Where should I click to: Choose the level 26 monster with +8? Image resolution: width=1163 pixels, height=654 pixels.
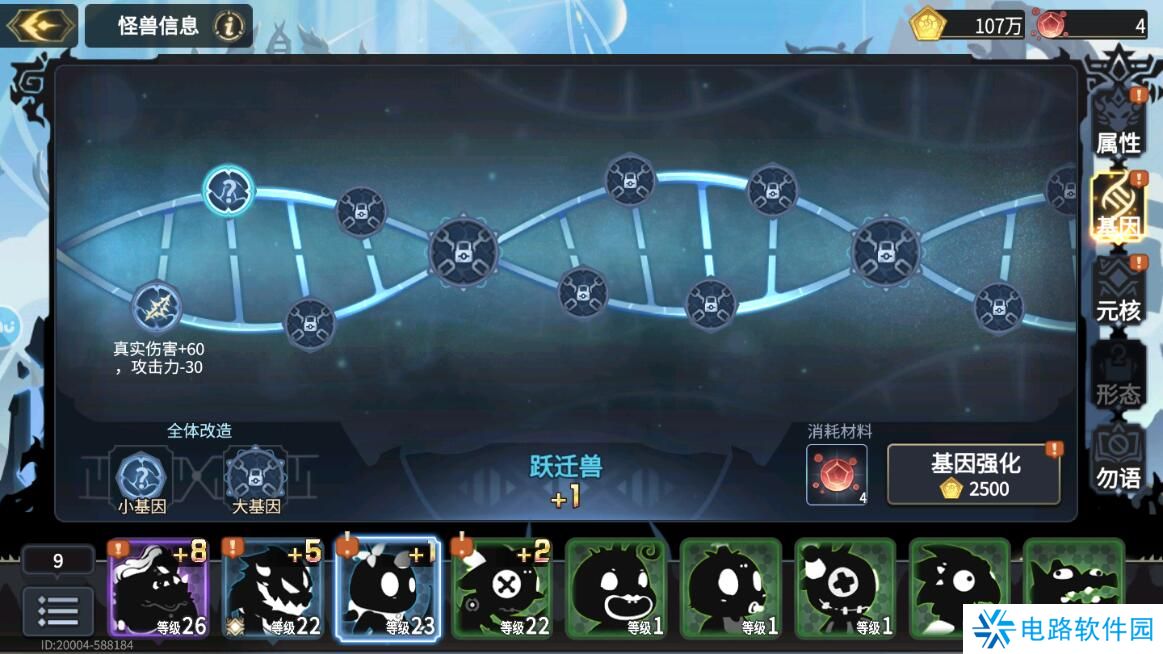pyautogui.click(x=159, y=589)
